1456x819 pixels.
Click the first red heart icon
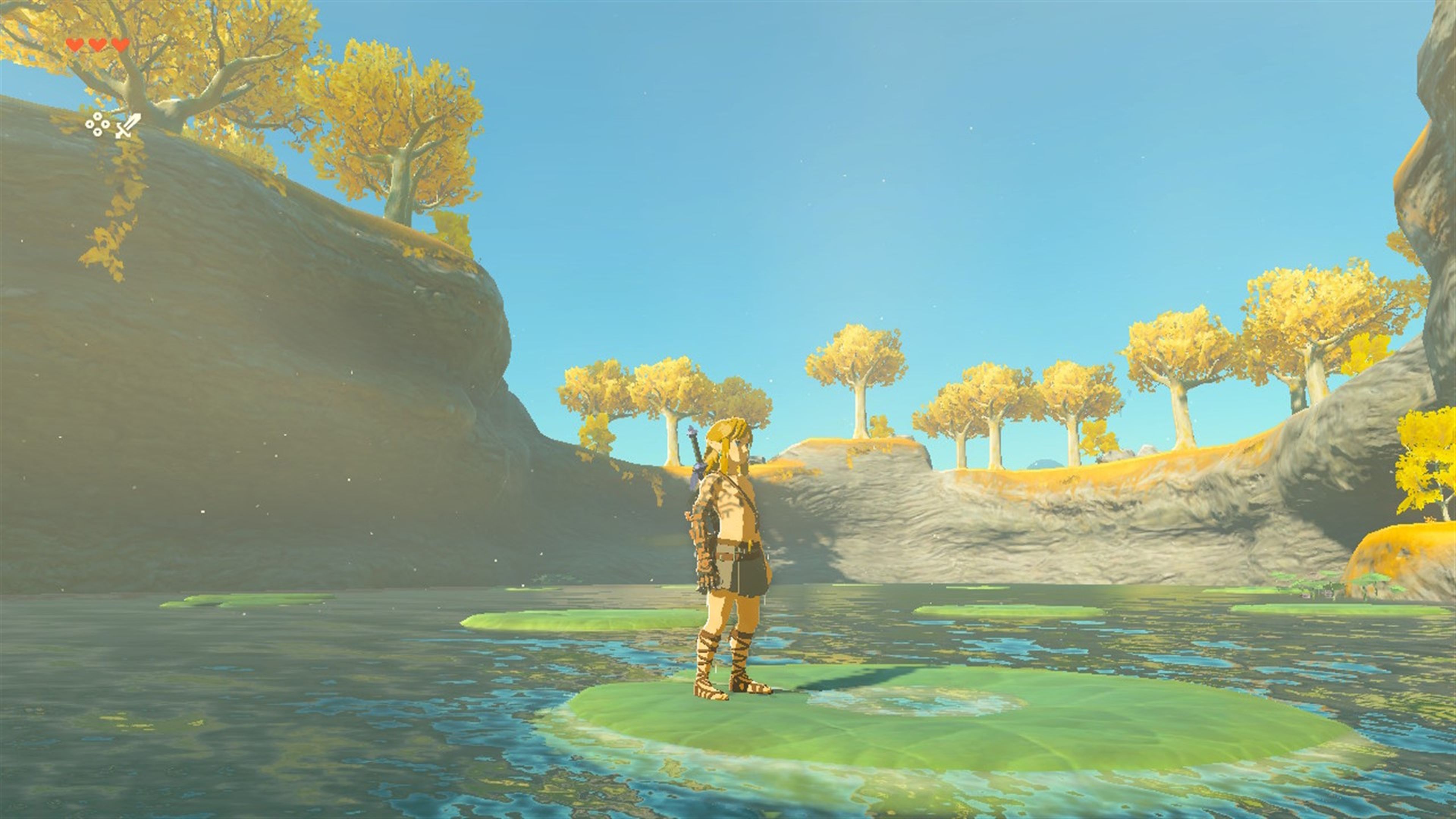(75, 45)
